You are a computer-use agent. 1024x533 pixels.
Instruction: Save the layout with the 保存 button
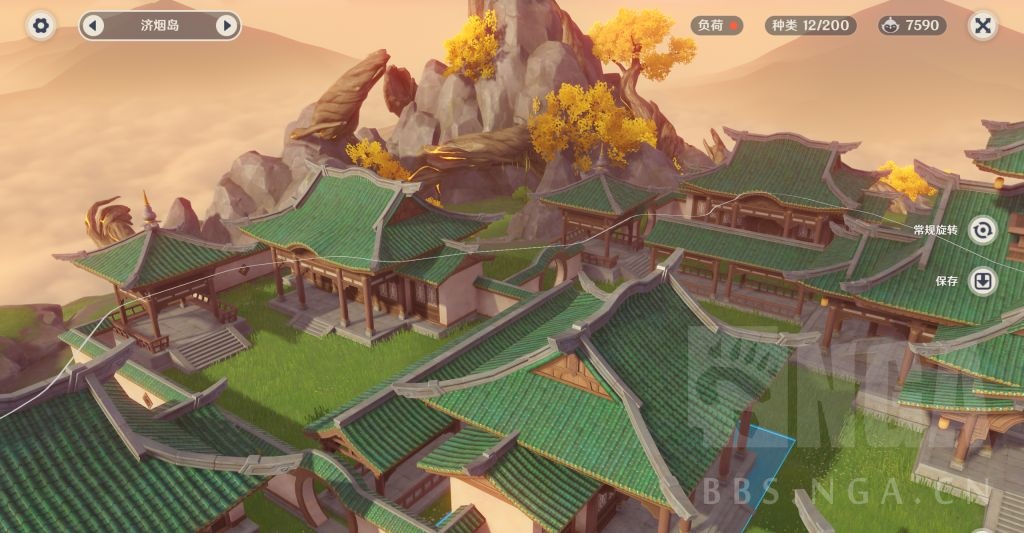point(983,281)
